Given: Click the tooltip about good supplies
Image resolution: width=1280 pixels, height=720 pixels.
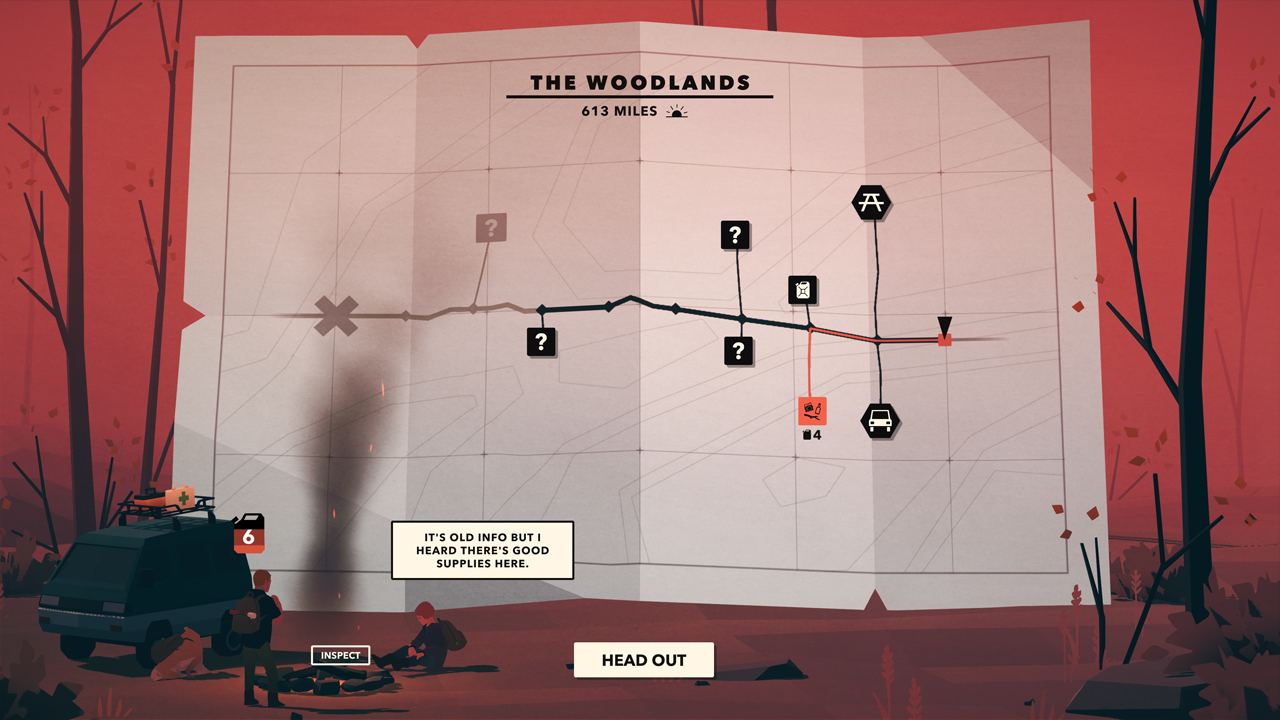Looking at the screenshot, I should click(484, 551).
